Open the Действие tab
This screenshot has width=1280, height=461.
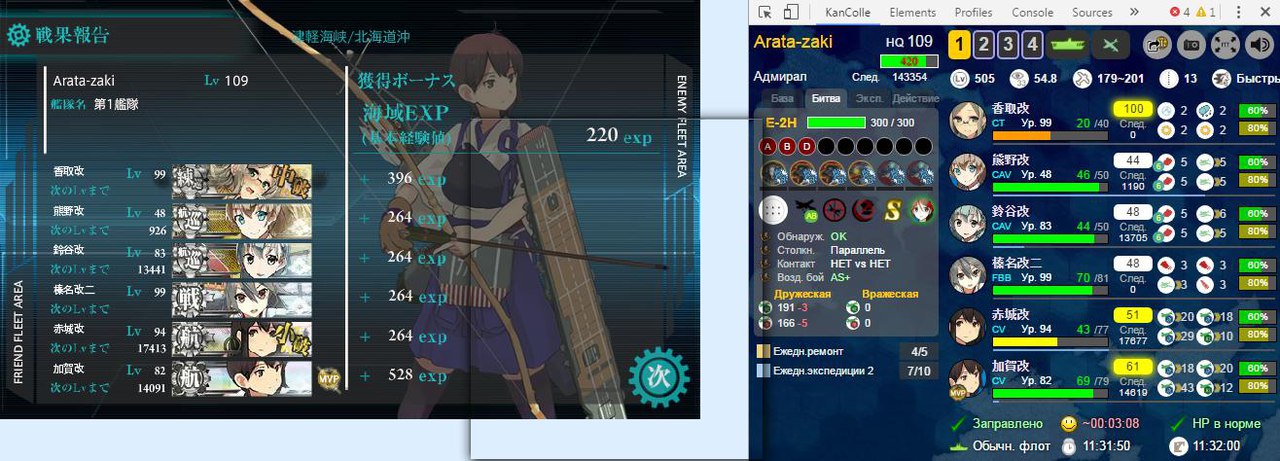tap(915, 98)
